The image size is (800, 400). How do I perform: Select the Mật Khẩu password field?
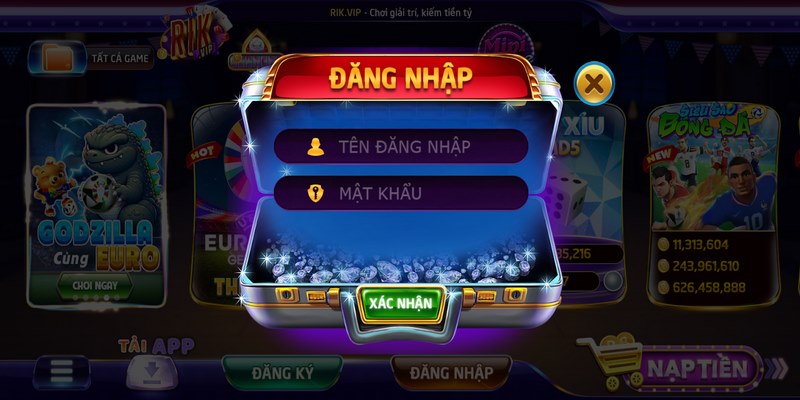click(400, 193)
